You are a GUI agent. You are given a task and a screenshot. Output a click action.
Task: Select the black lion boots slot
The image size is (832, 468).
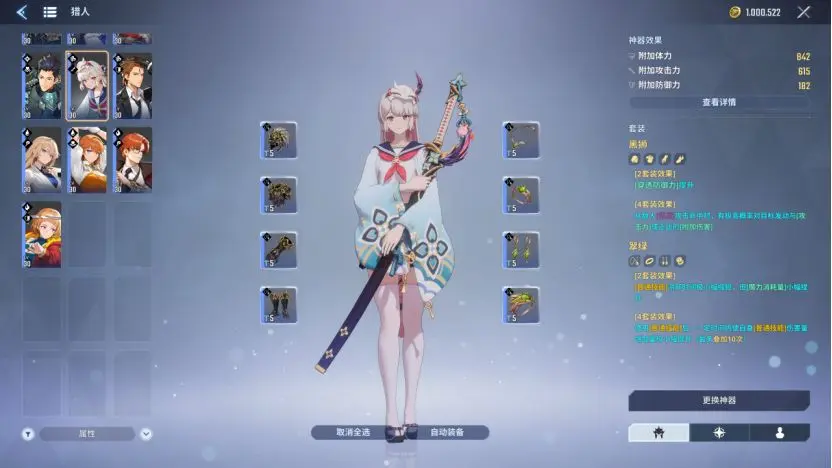[x=278, y=304]
